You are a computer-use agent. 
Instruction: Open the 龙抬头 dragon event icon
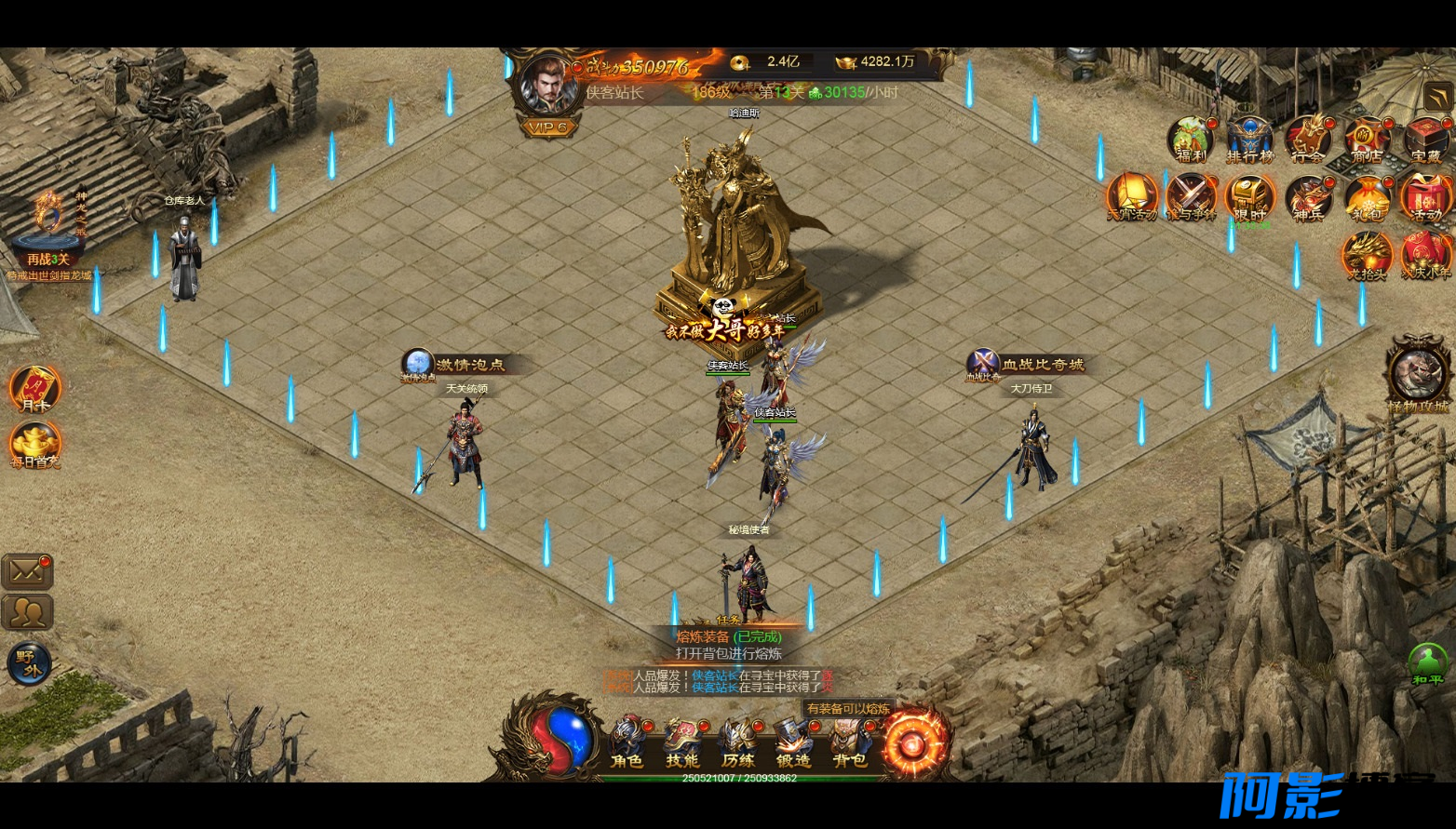pyautogui.click(x=1367, y=256)
